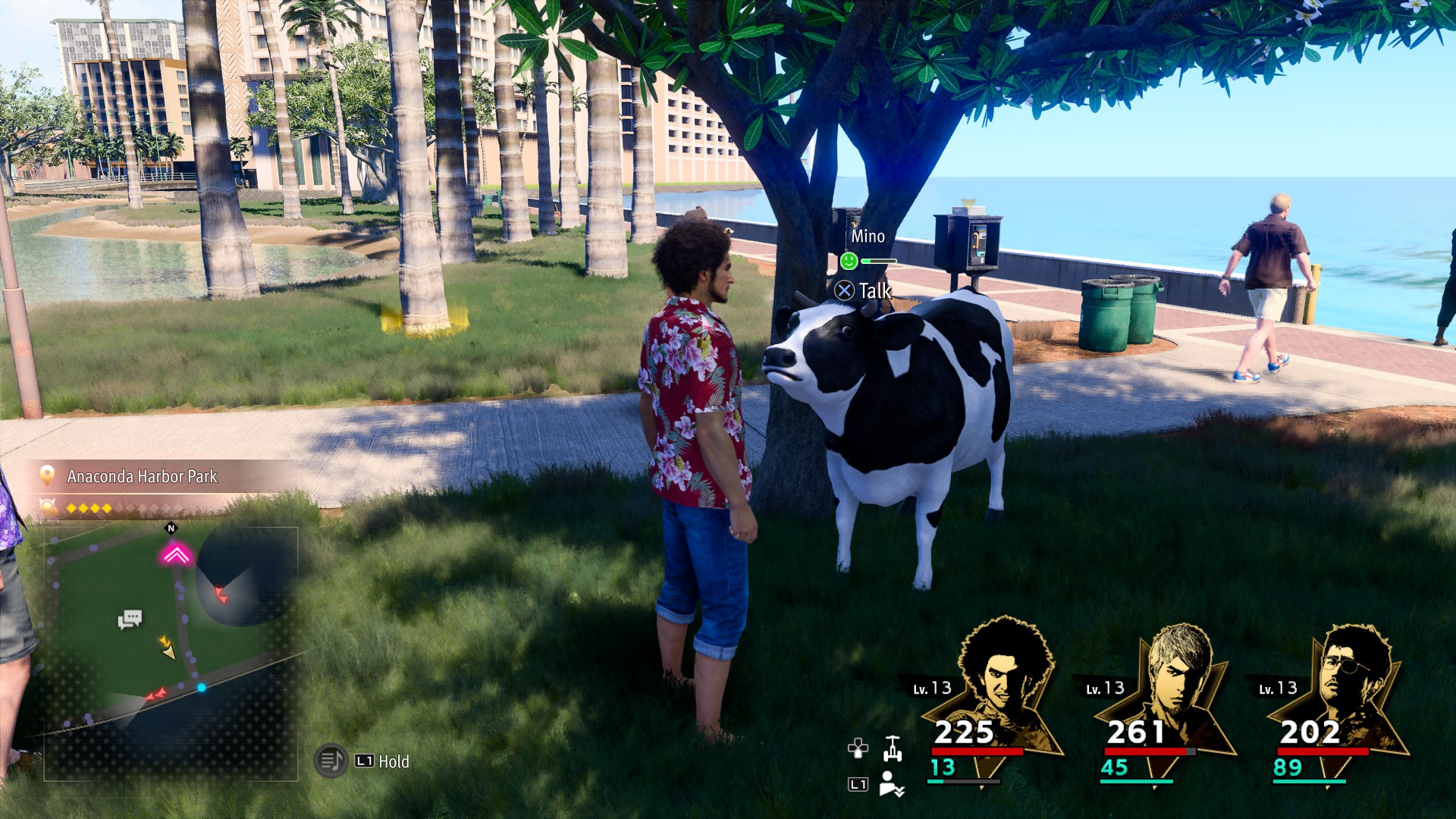1456x819 pixels.
Task: Click the d-pad shortcut icon
Action: pos(858,748)
